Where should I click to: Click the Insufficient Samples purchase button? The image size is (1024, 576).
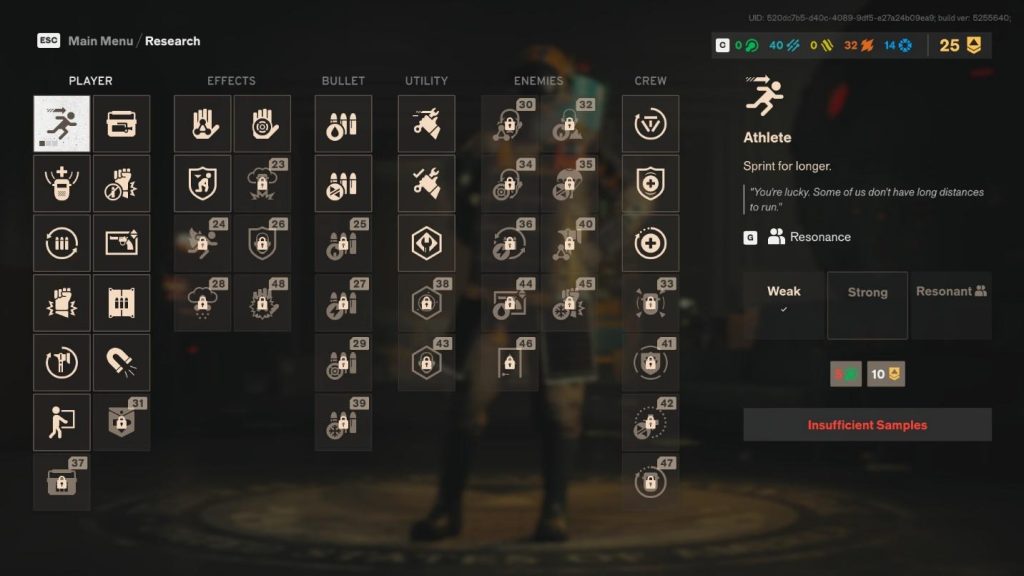867,425
